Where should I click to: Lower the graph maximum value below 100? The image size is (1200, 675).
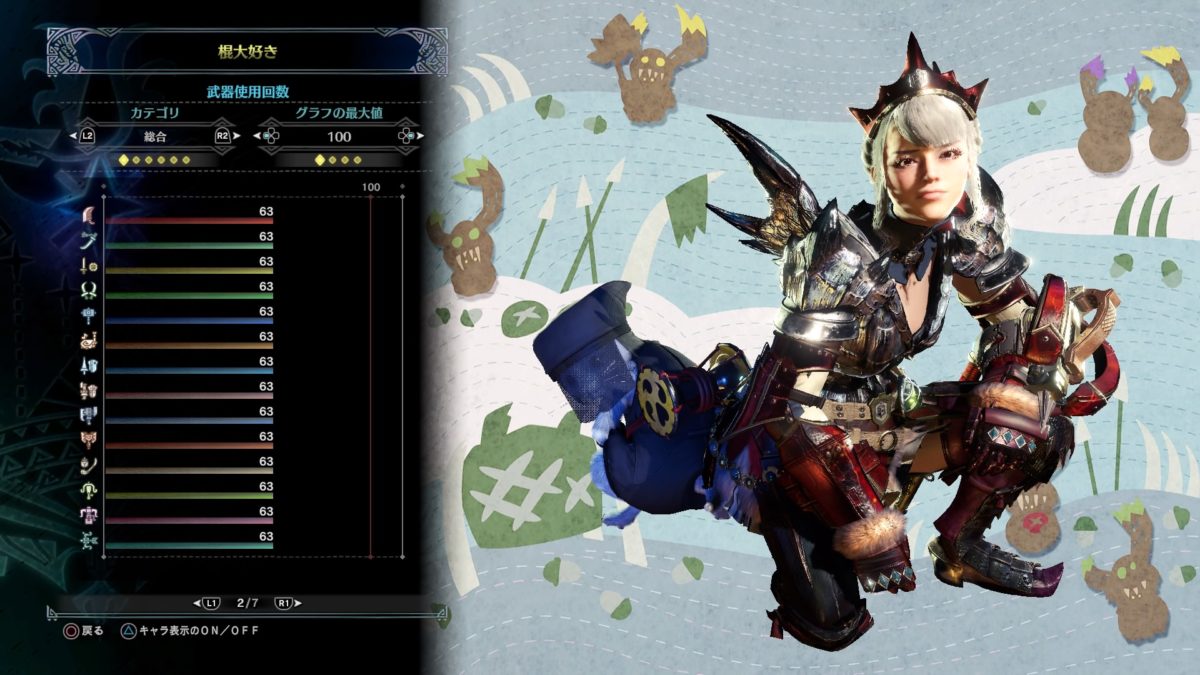pyautogui.click(x=270, y=137)
